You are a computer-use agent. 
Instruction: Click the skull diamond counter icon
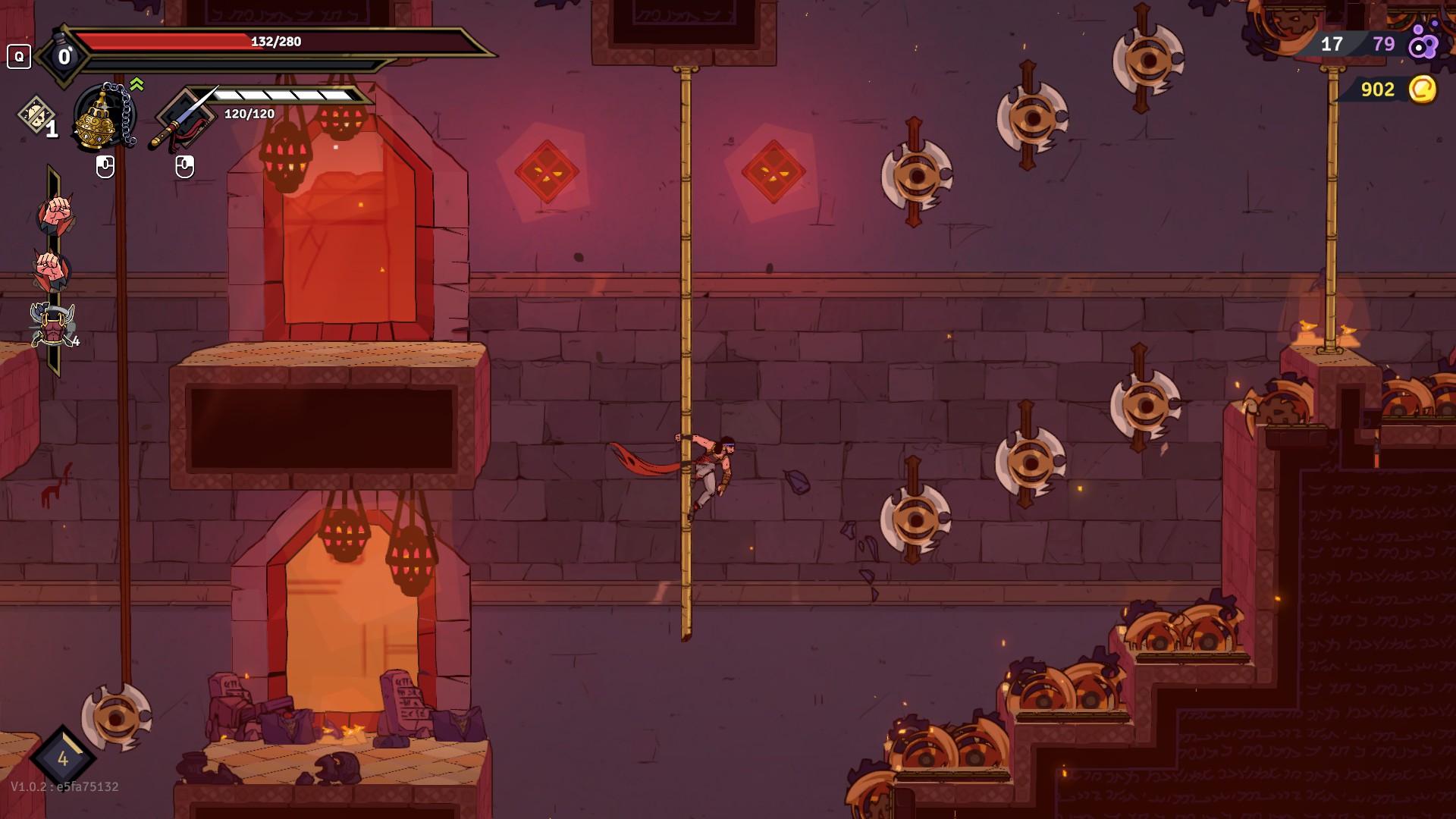click(36, 116)
